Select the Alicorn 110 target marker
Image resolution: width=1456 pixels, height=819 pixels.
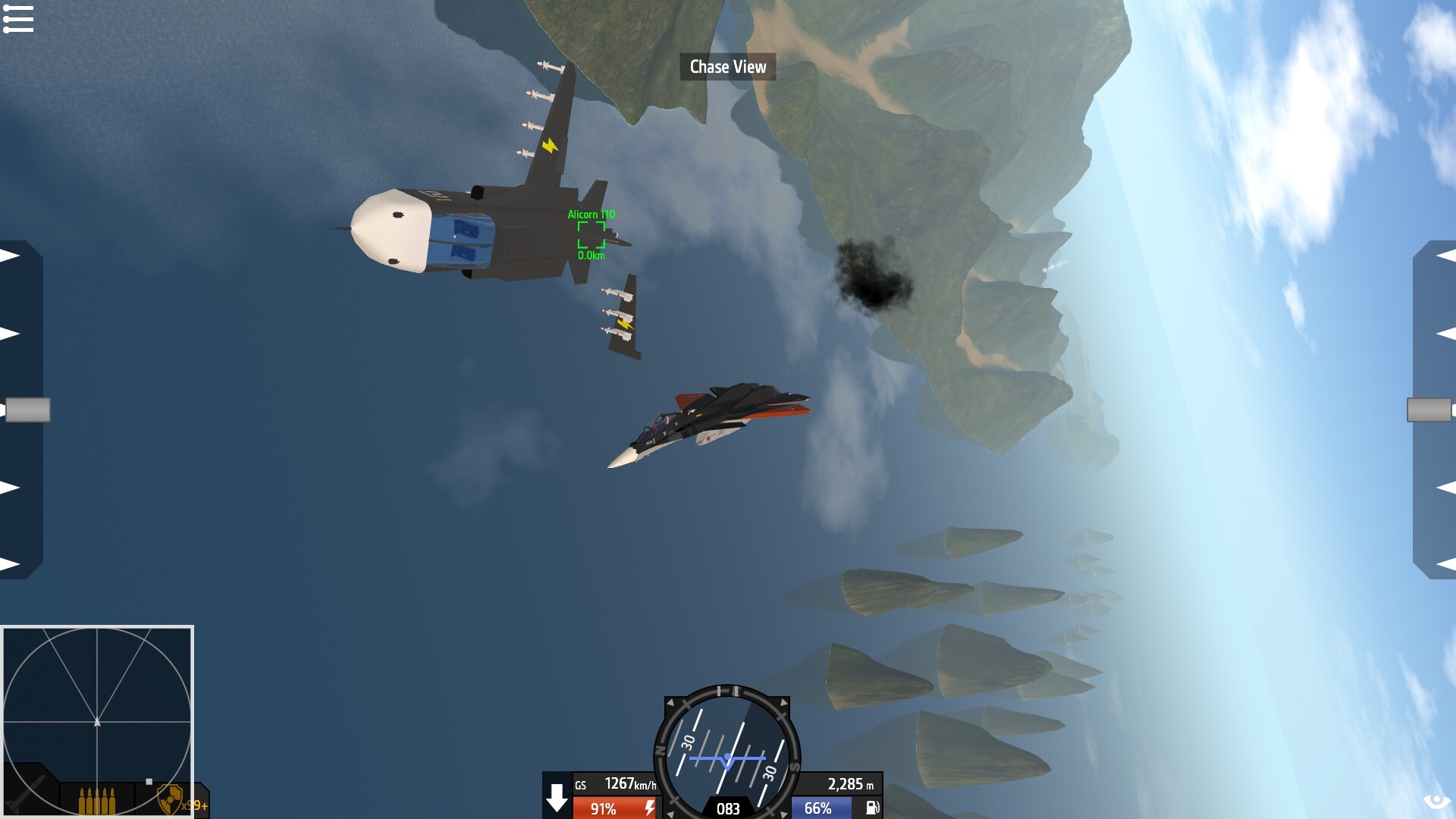(591, 235)
